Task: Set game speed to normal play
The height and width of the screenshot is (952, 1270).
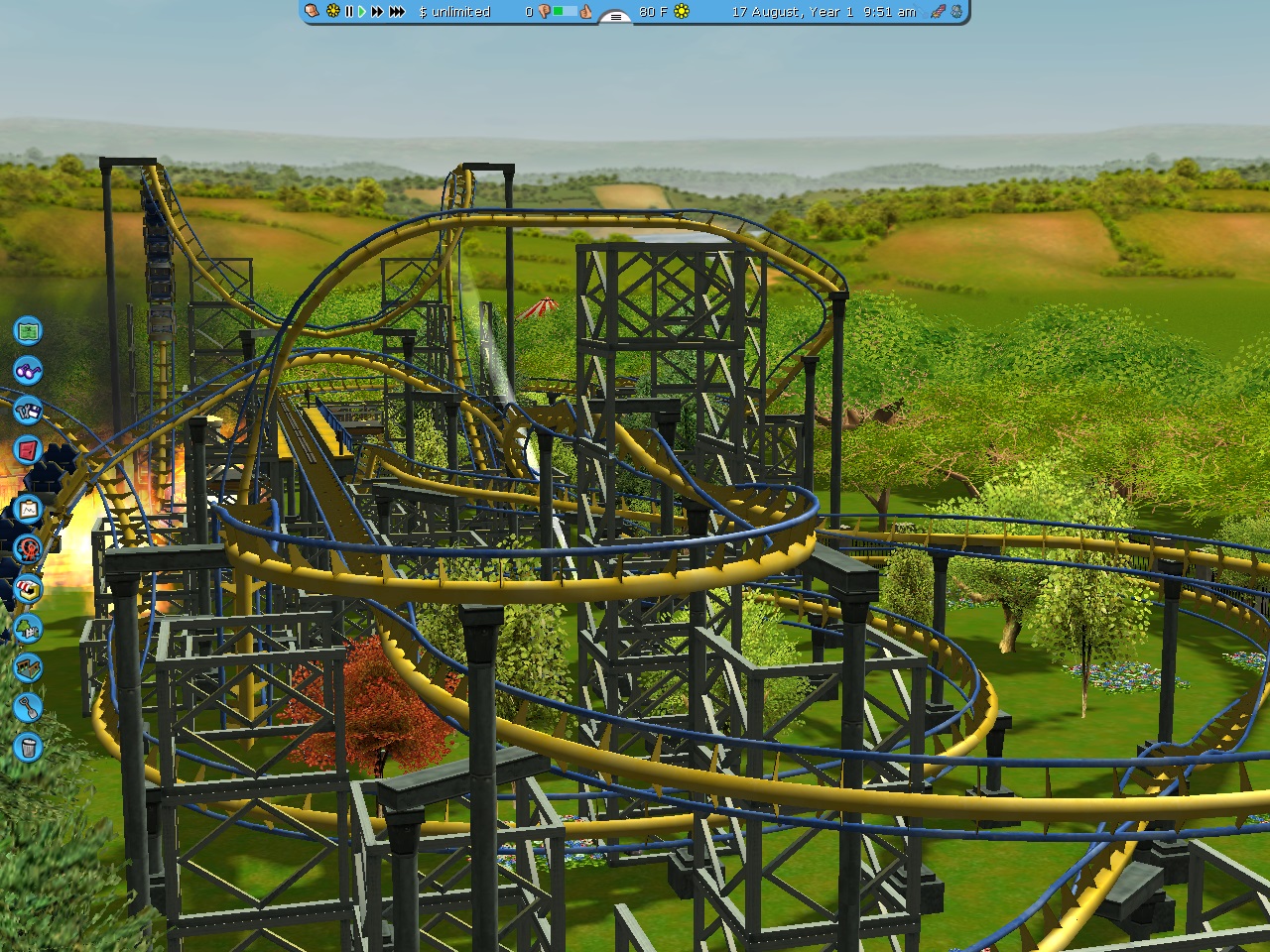Action: (x=361, y=12)
